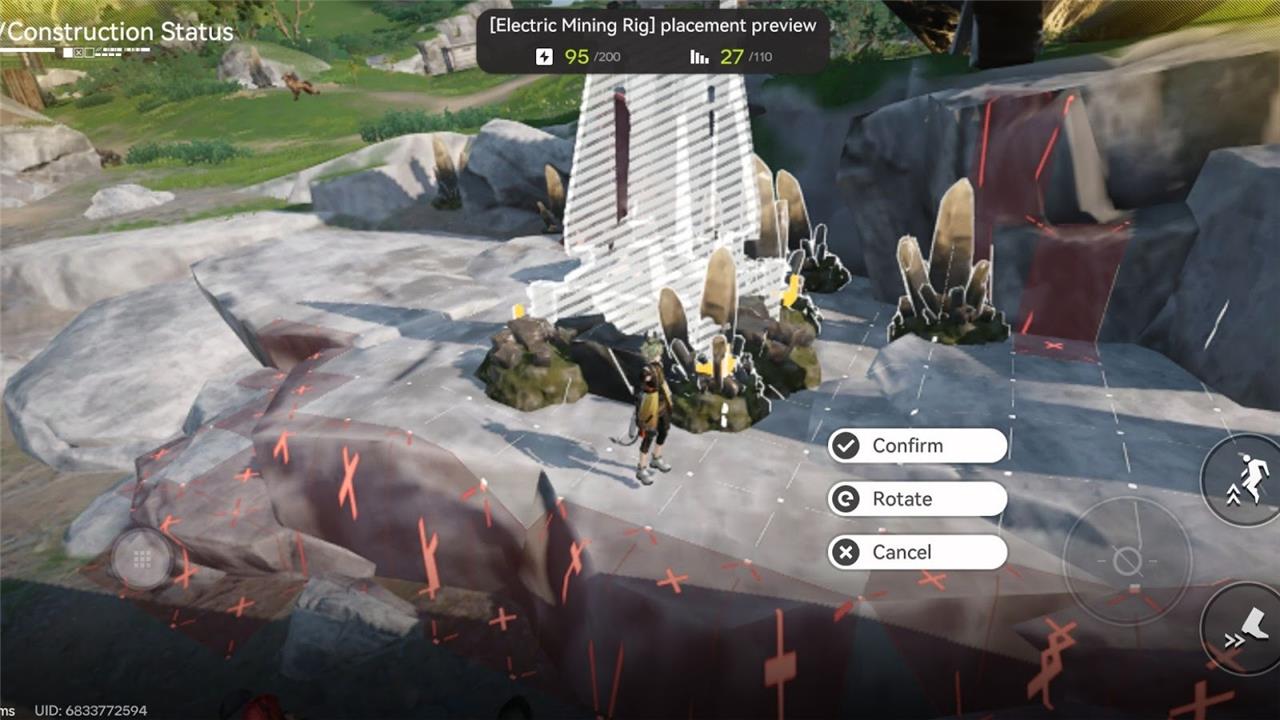Screen dimensions: 1280x720
Task: Open the round grid menu button
Action: 141,558
